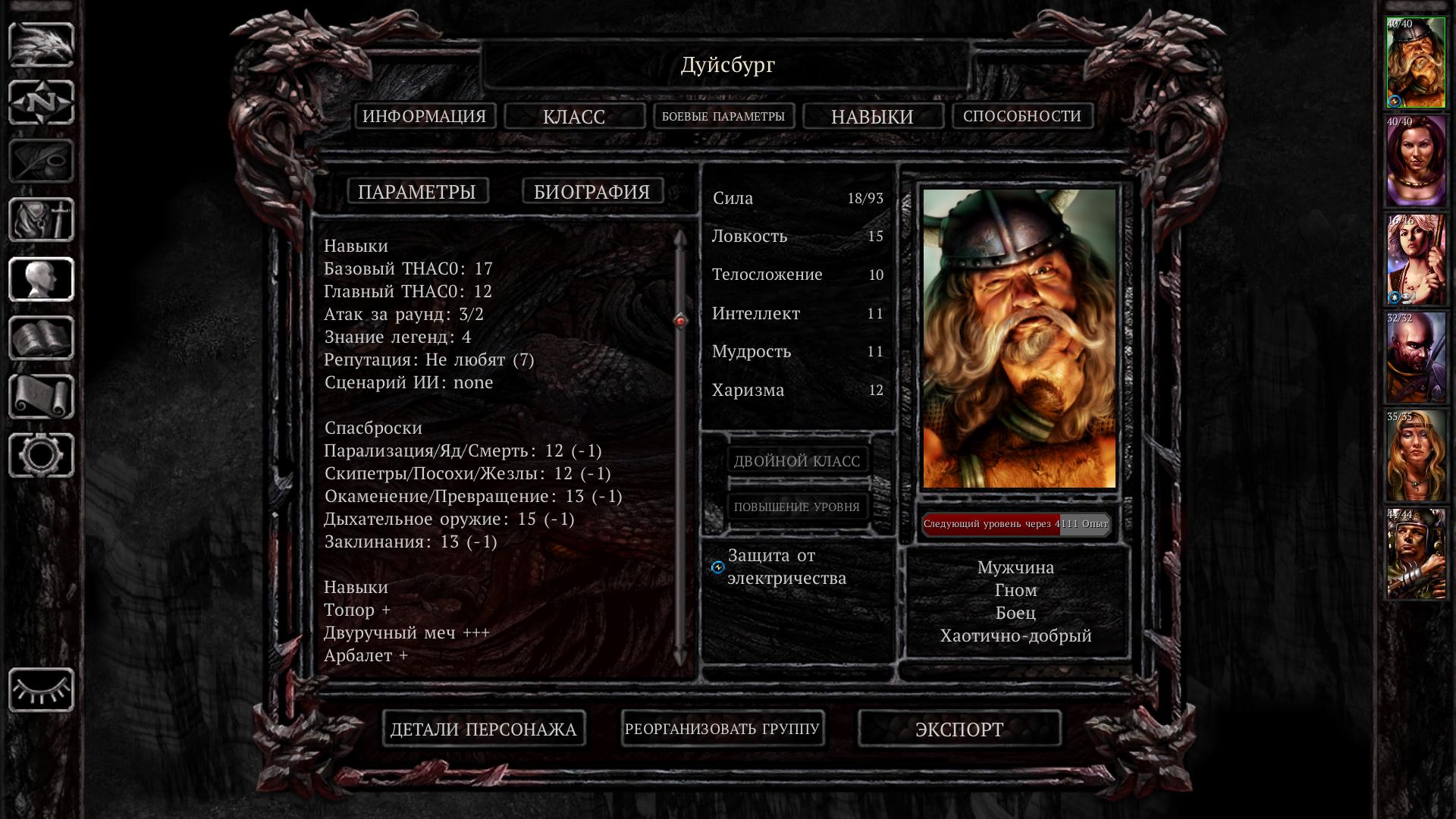Choose РЕОРГАНИЗОВАТЬ ГРУППУ

[x=722, y=729]
